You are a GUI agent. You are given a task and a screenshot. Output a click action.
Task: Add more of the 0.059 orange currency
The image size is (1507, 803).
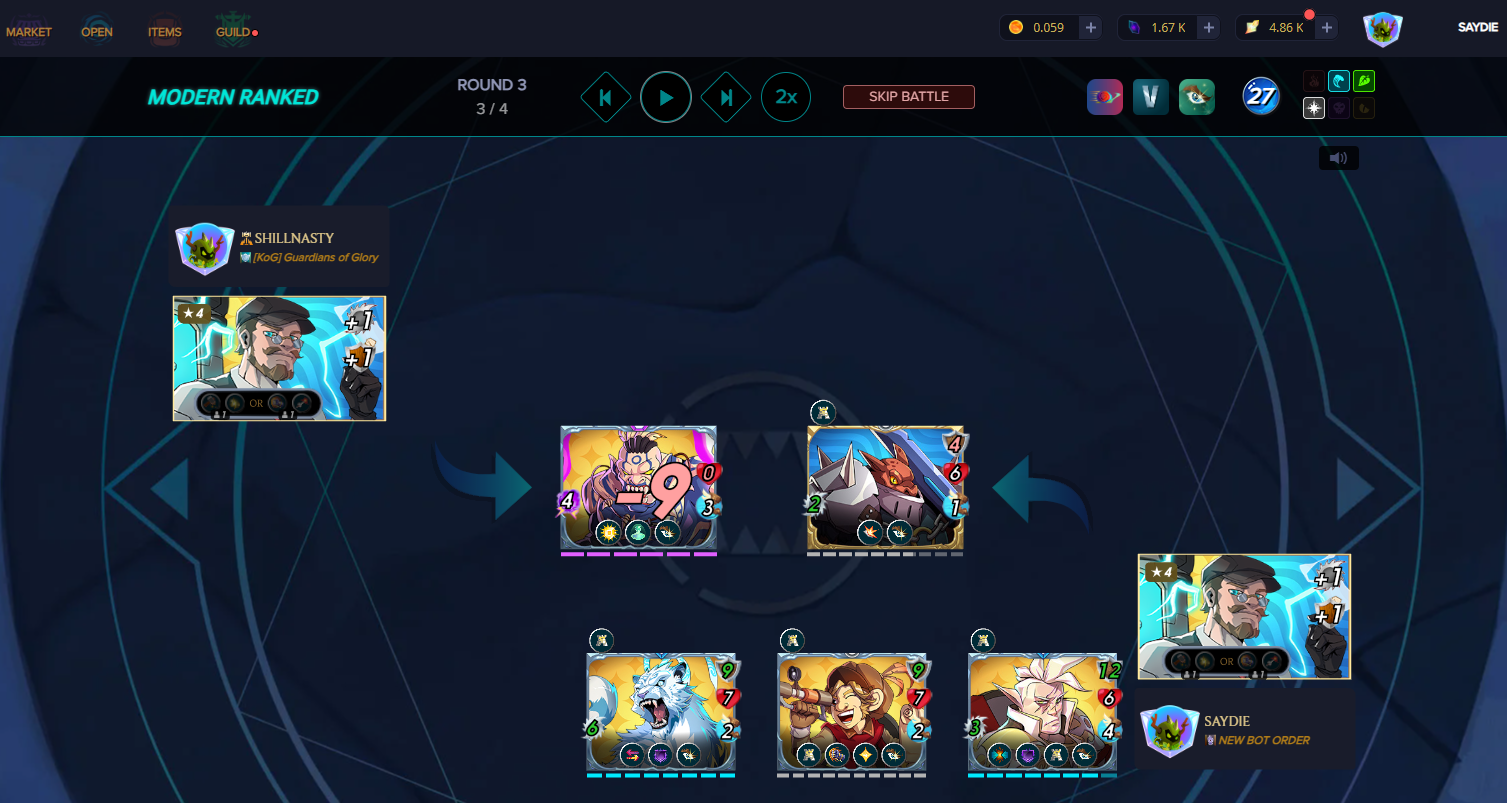(x=1090, y=28)
